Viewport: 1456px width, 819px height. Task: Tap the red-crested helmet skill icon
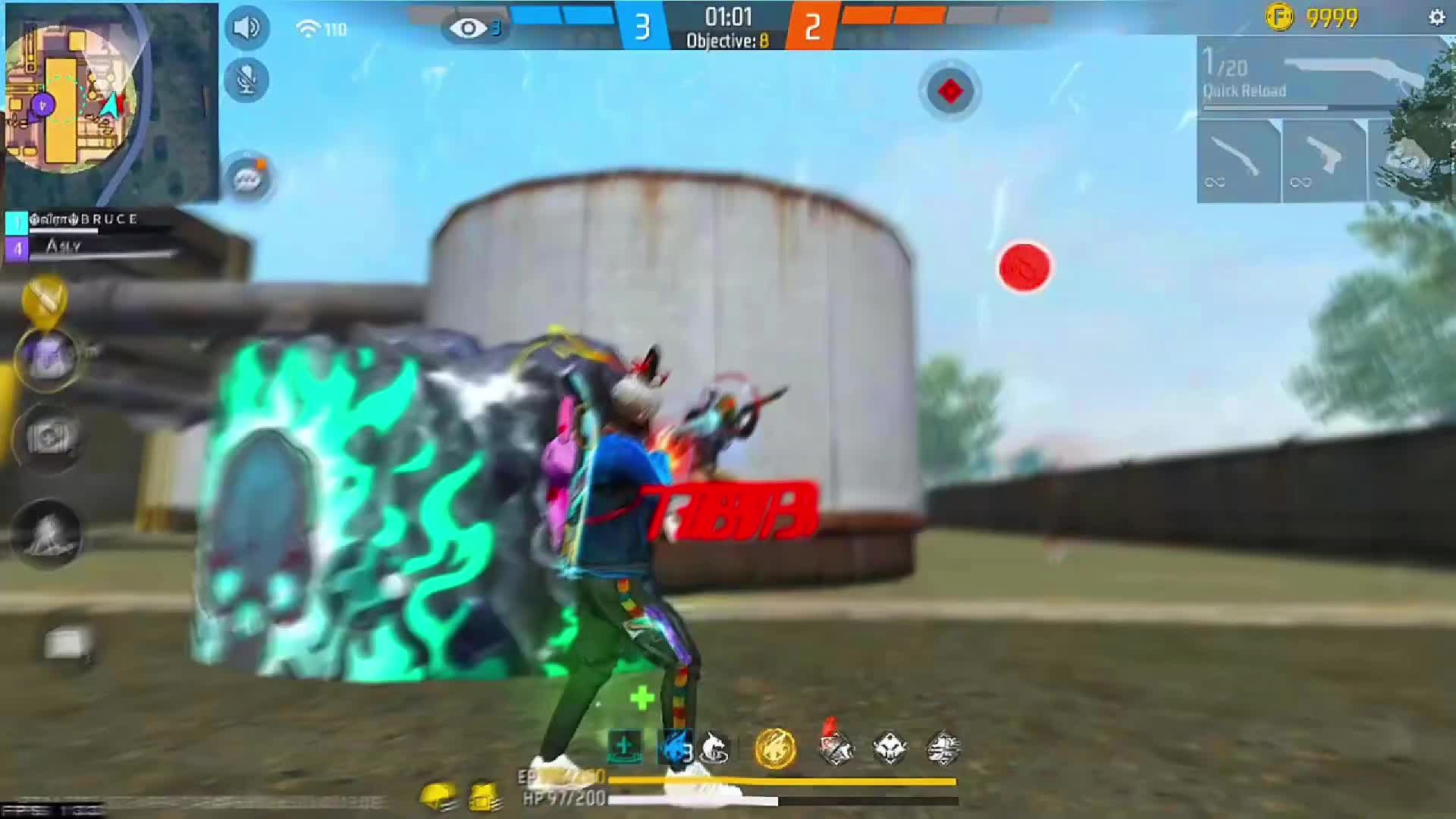pyautogui.click(x=836, y=745)
